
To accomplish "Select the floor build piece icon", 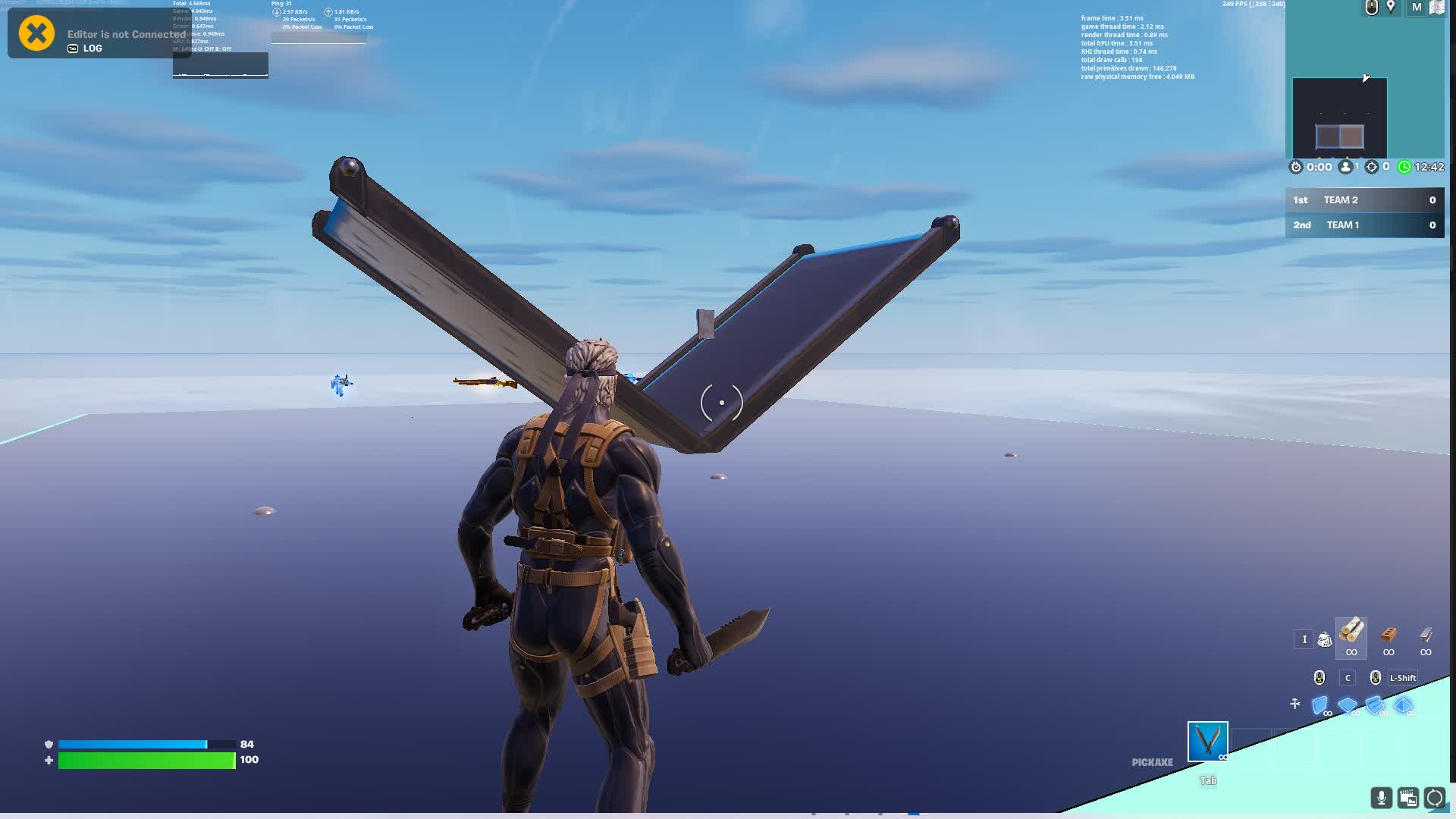I will click(x=1348, y=704).
